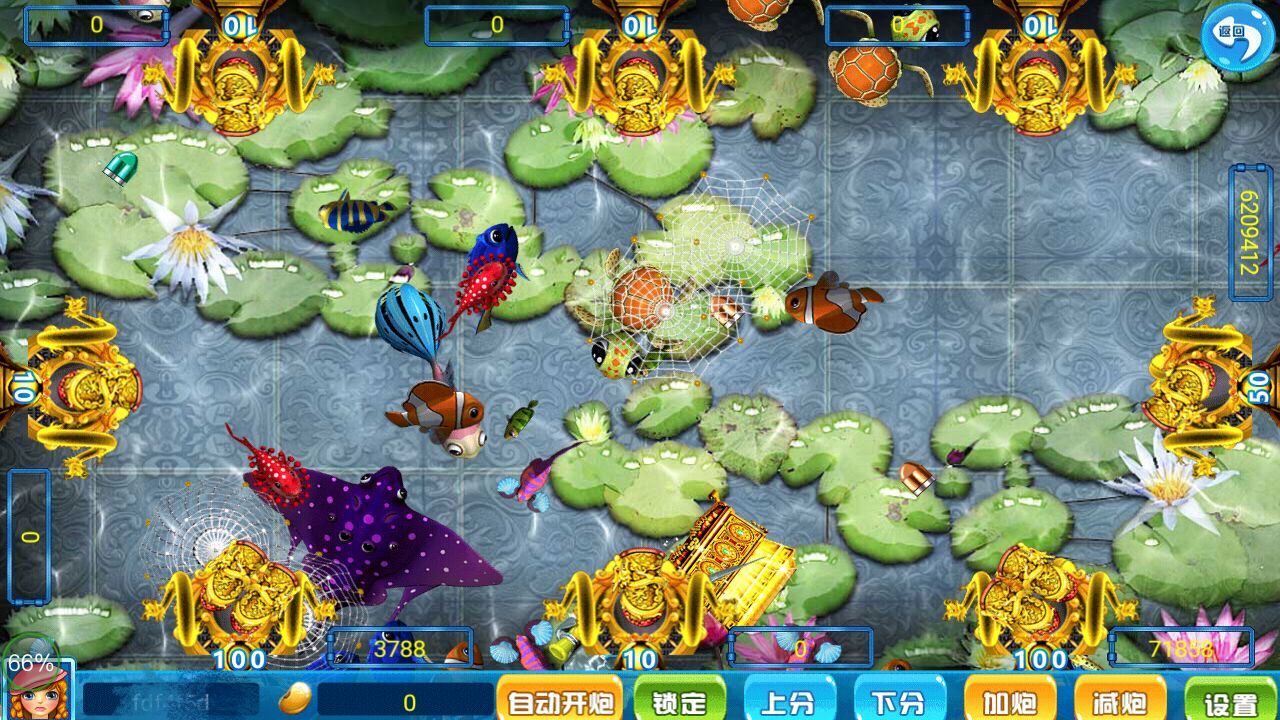Click the 上分 add points button
The height and width of the screenshot is (720, 1280).
click(789, 701)
